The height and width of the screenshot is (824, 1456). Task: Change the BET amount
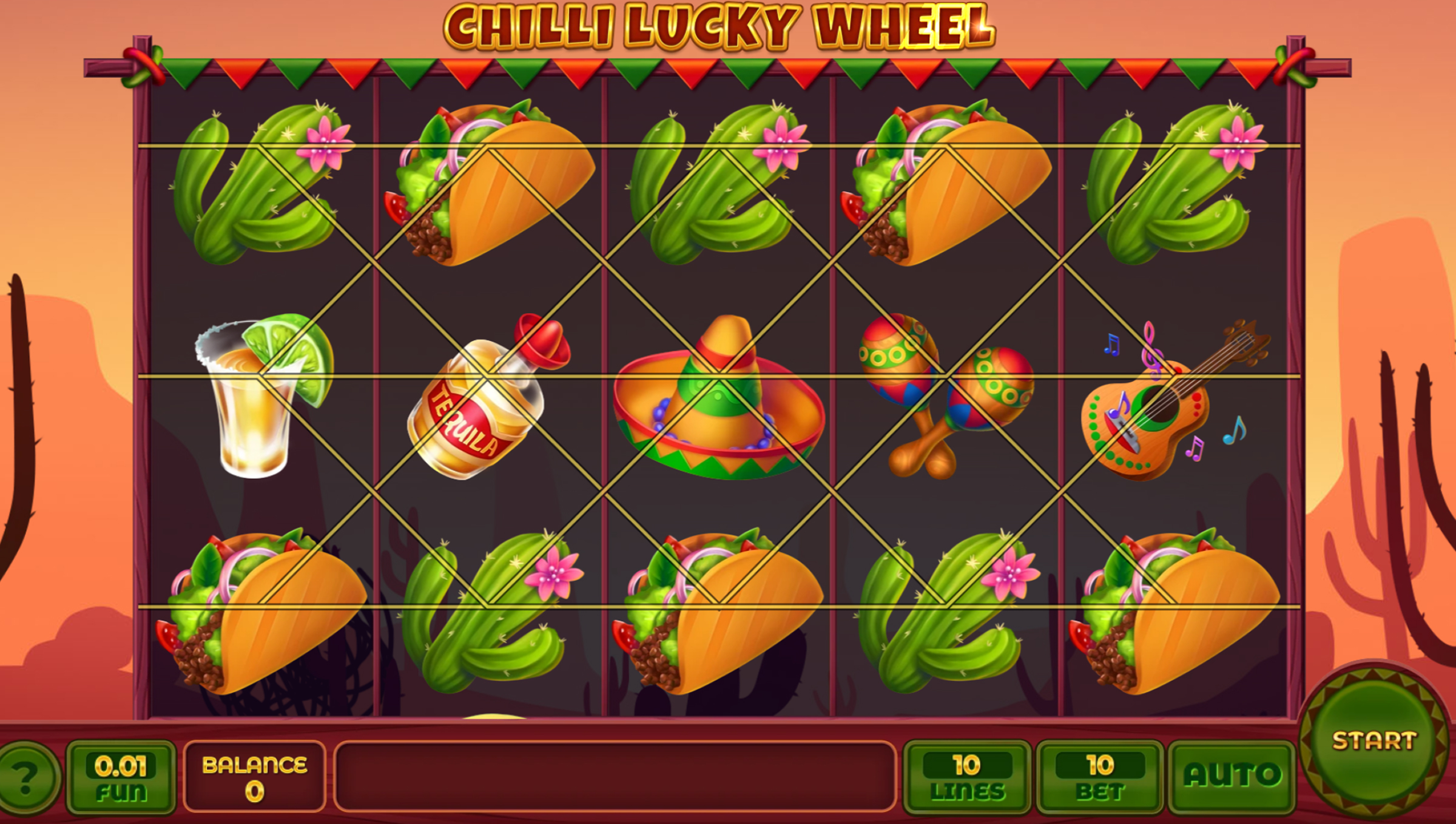(x=1100, y=776)
